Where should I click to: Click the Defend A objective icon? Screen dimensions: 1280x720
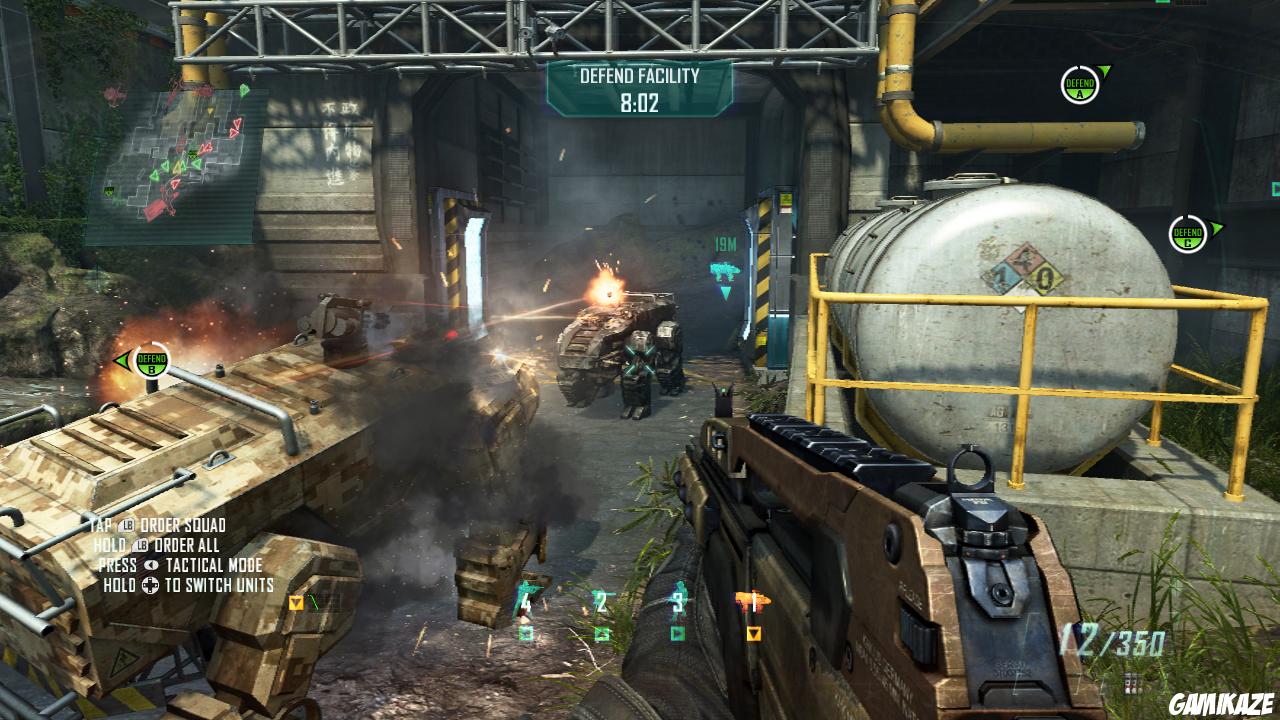click(1082, 85)
